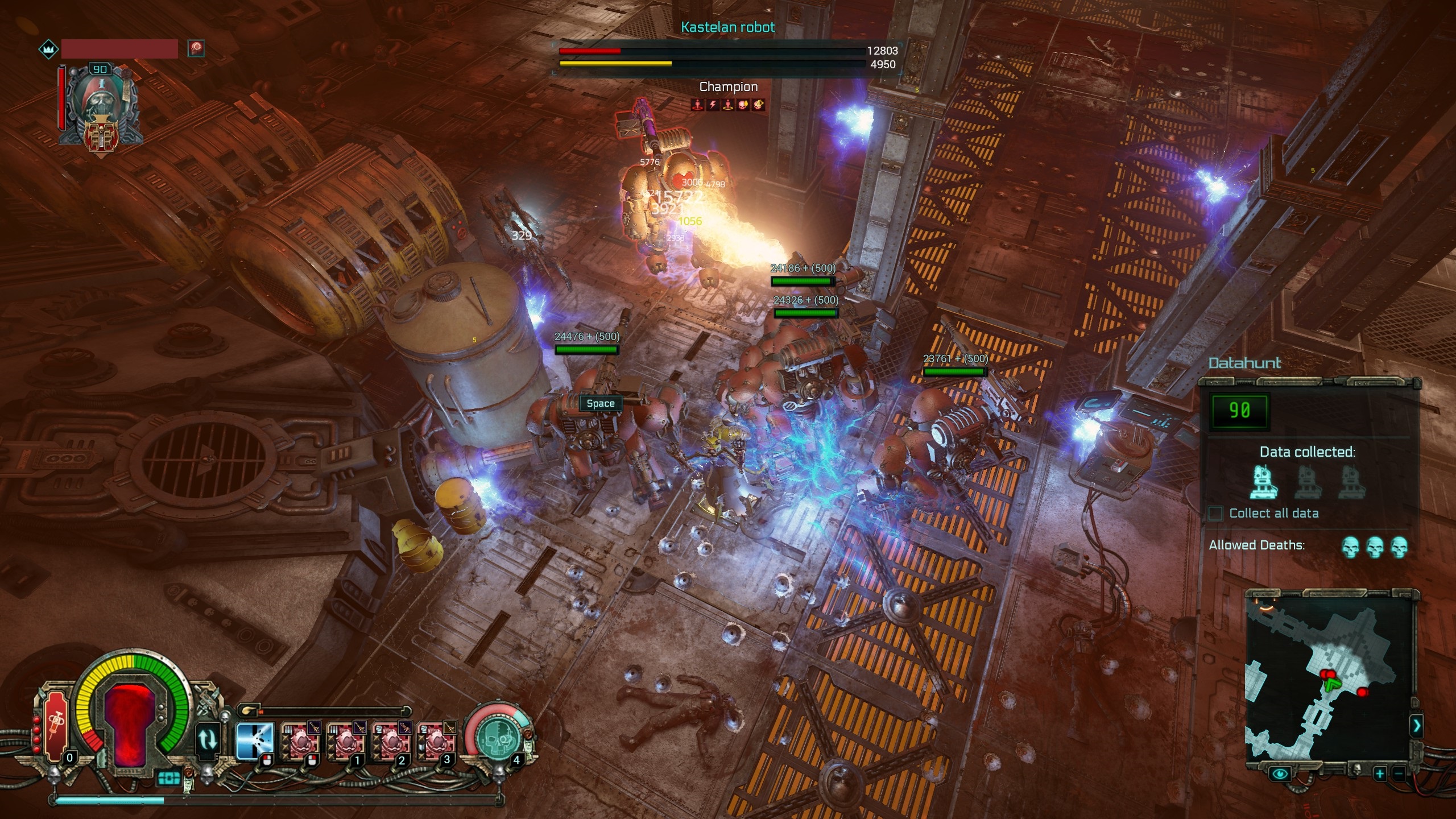Click the tech-priest character portrait
The height and width of the screenshot is (819, 1456).
[x=100, y=105]
